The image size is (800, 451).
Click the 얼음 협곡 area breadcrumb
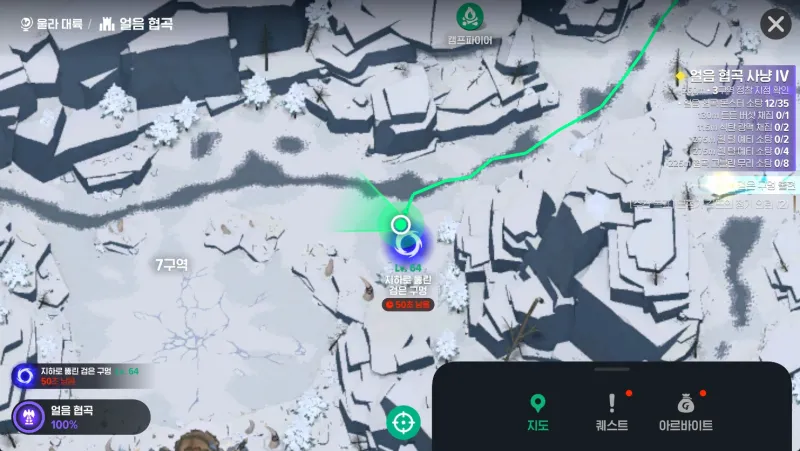click(137, 23)
